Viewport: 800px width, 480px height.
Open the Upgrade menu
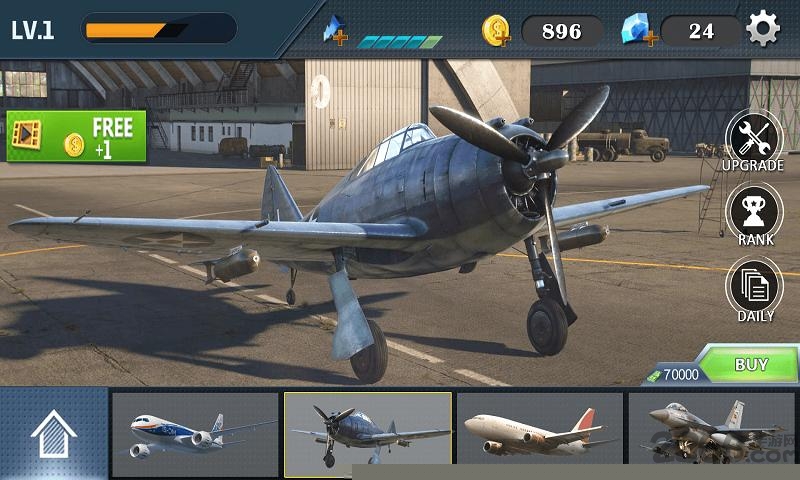[x=754, y=141]
